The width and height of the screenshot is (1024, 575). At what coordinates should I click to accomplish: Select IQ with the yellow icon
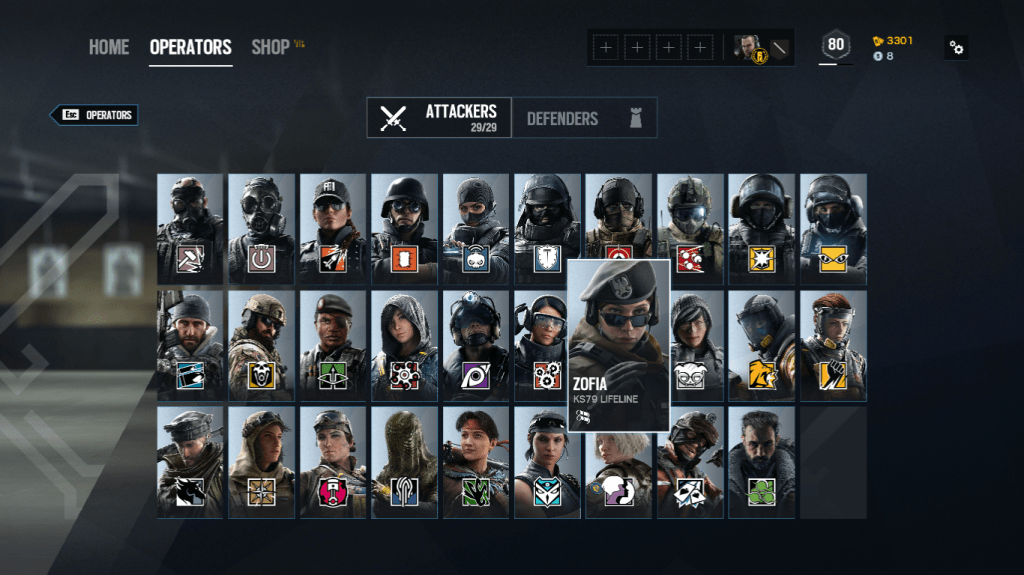(833, 229)
